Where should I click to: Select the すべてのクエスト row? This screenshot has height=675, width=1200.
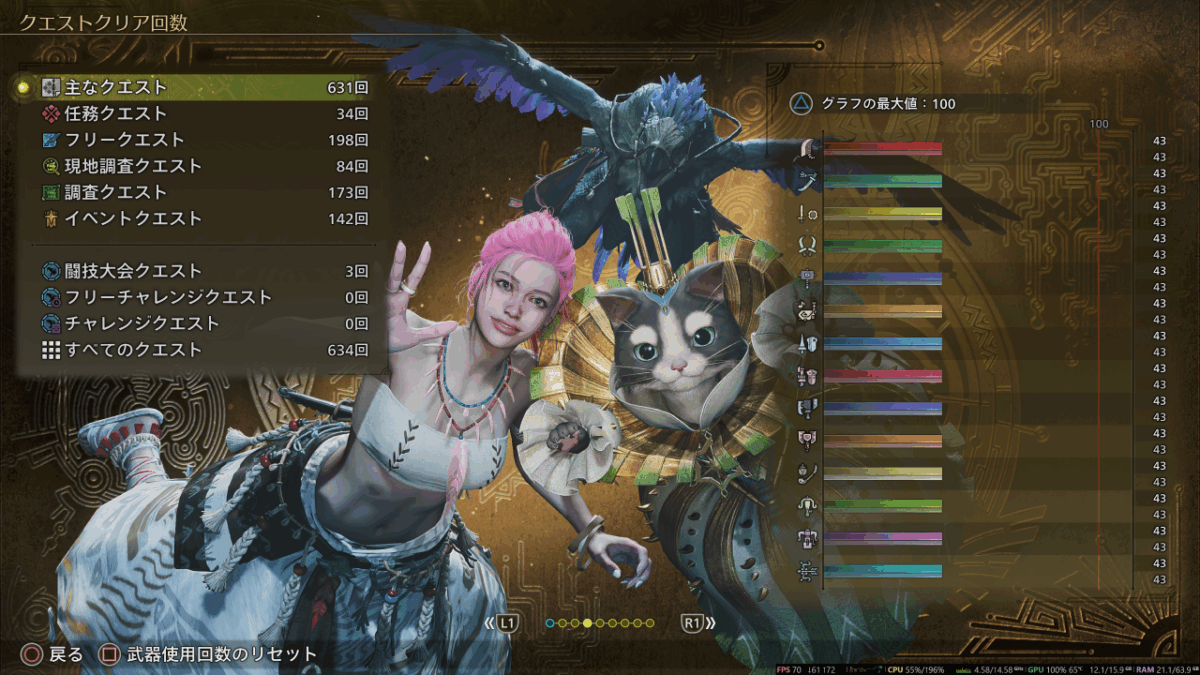click(200, 350)
